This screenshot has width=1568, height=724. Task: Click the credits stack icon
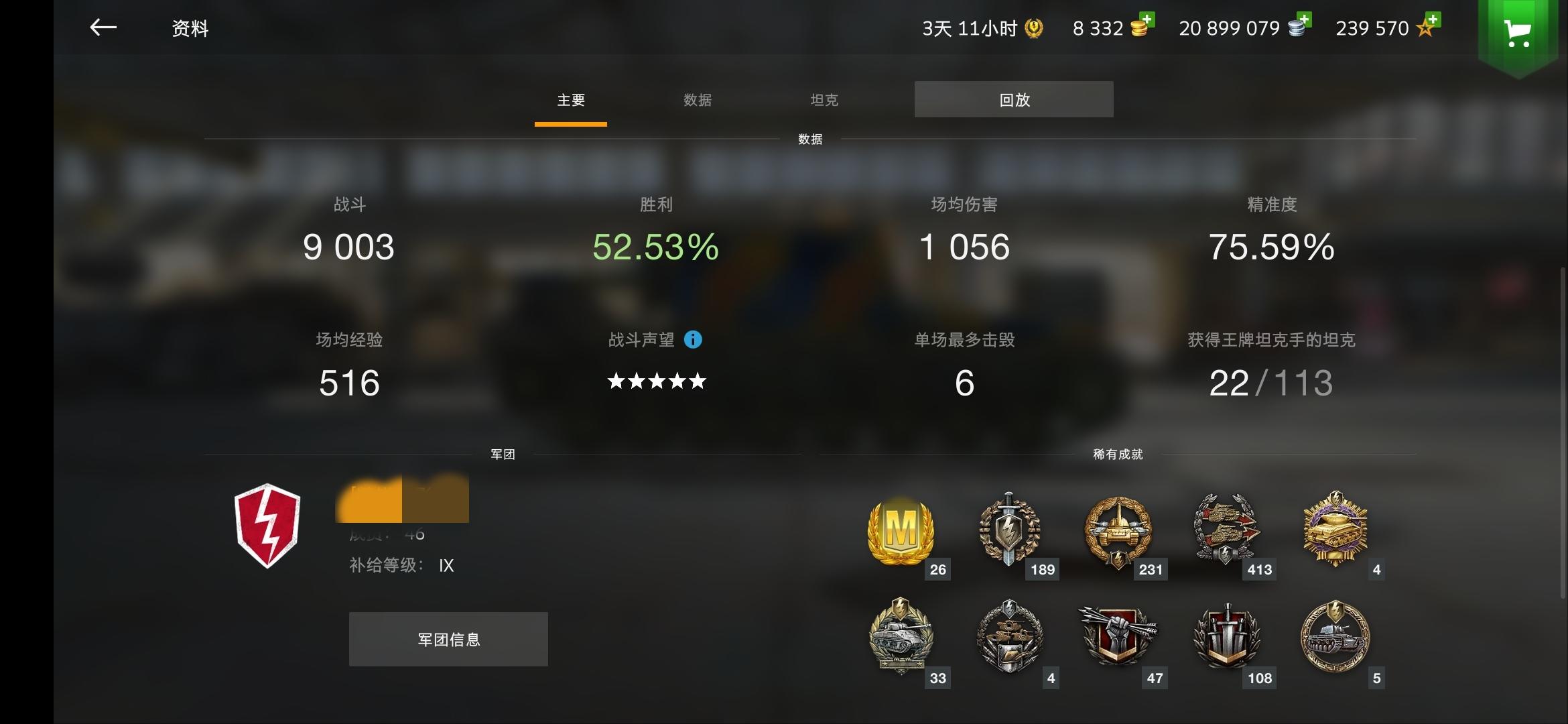click(1296, 27)
